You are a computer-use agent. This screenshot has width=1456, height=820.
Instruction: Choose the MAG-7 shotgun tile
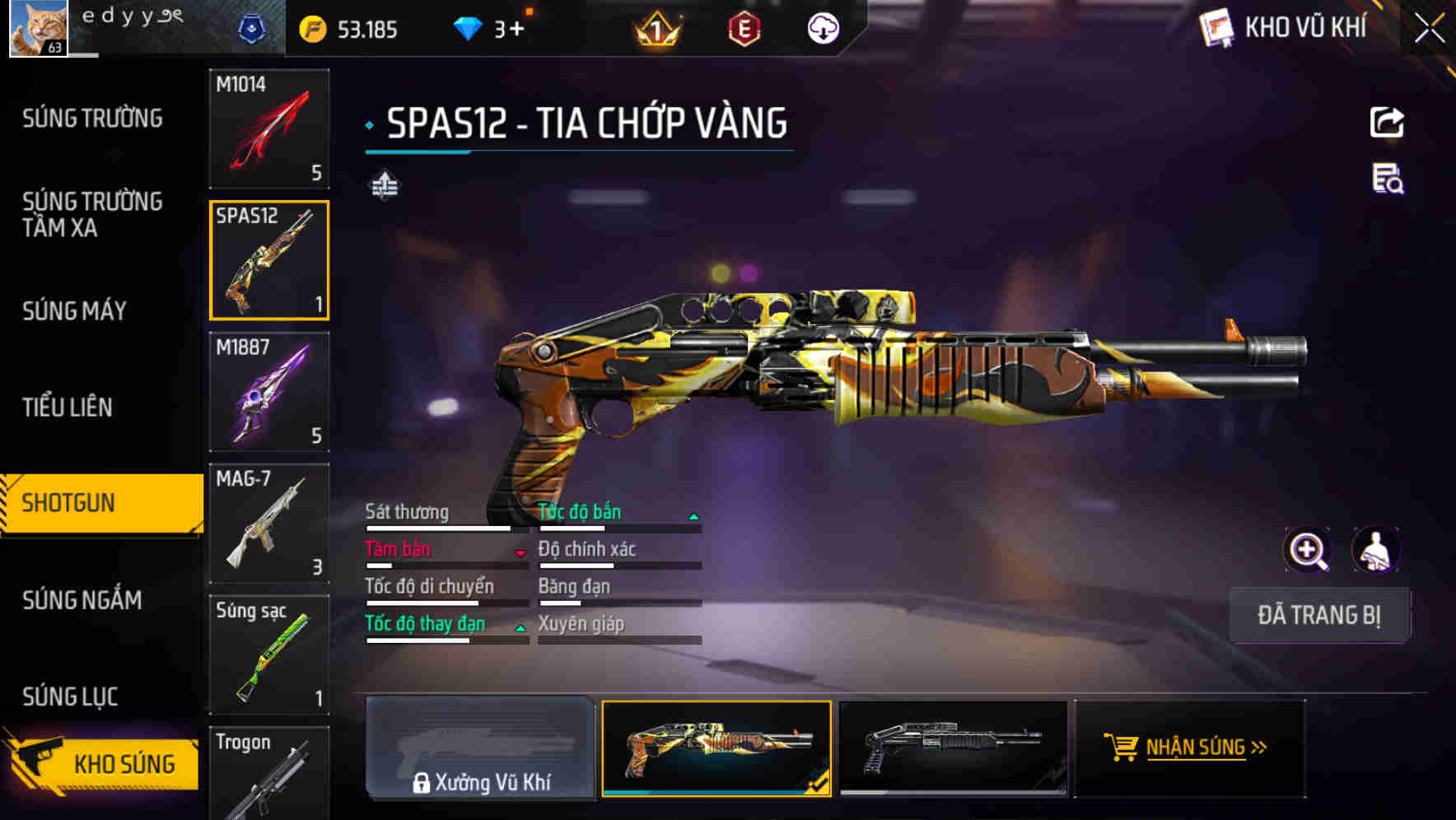(x=269, y=524)
